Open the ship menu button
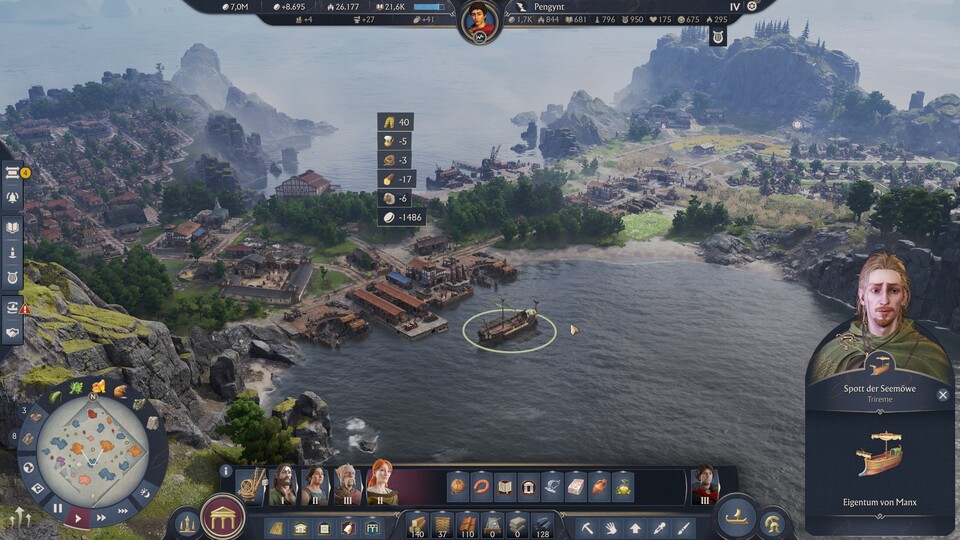Viewport: 960px width, 540px height. click(736, 516)
